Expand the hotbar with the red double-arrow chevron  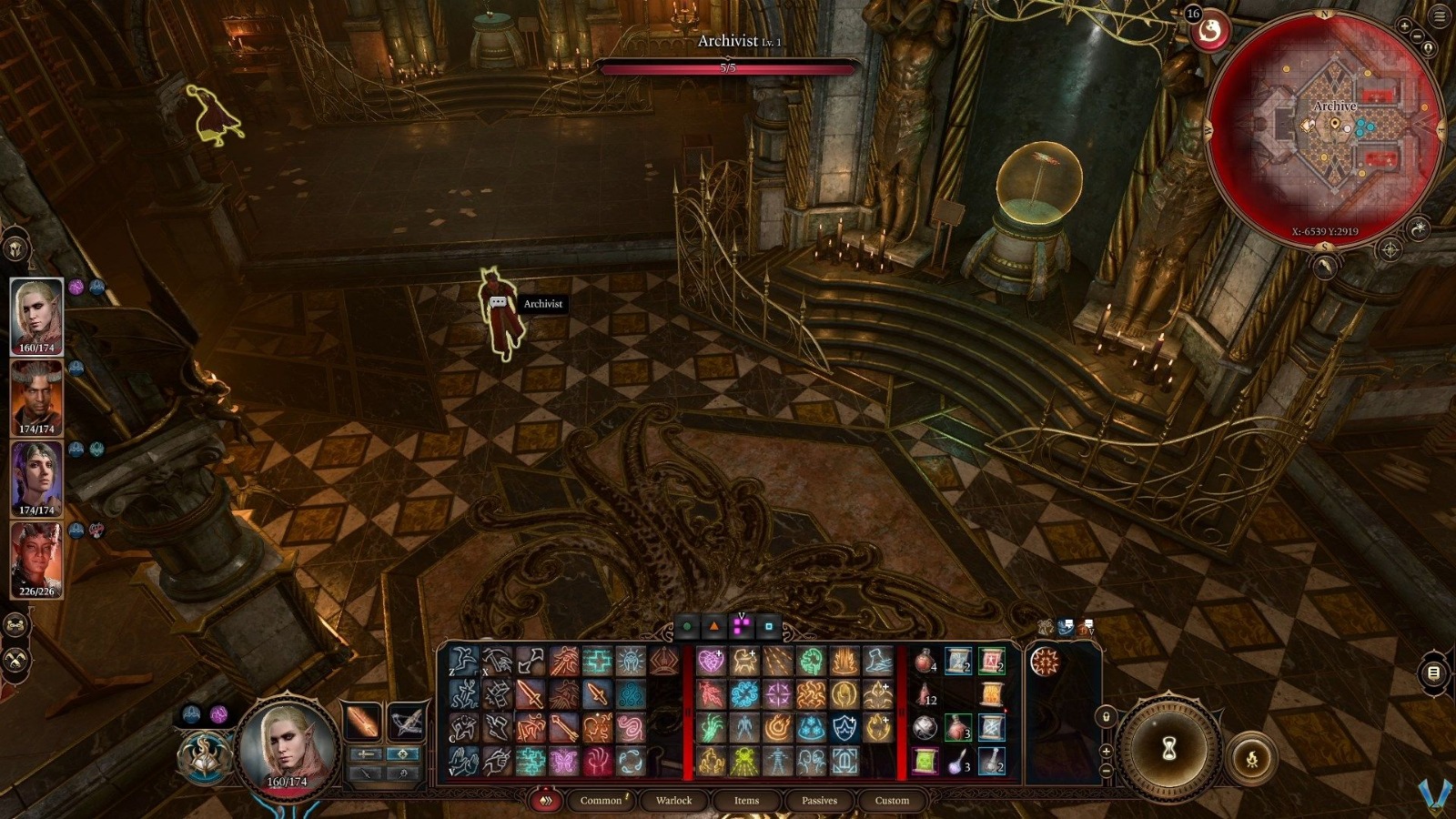(546, 801)
